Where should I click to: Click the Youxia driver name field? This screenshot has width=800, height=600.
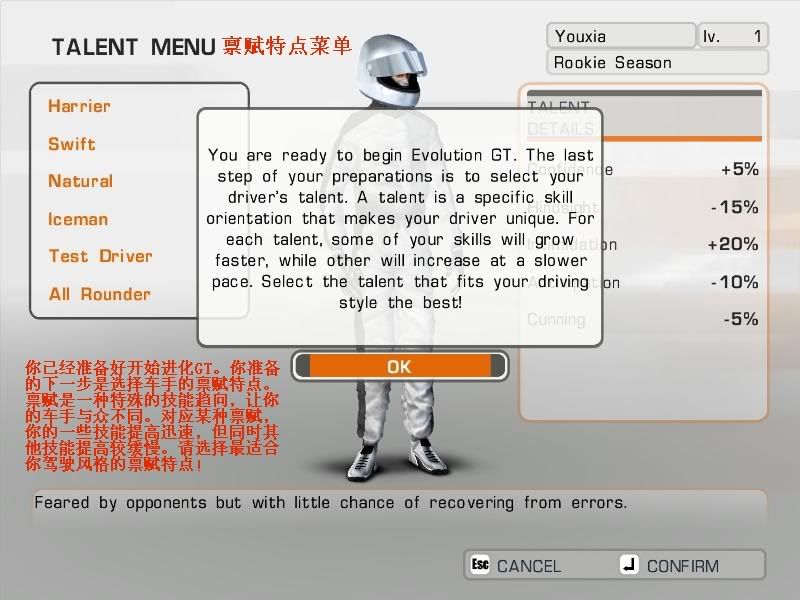click(620, 36)
